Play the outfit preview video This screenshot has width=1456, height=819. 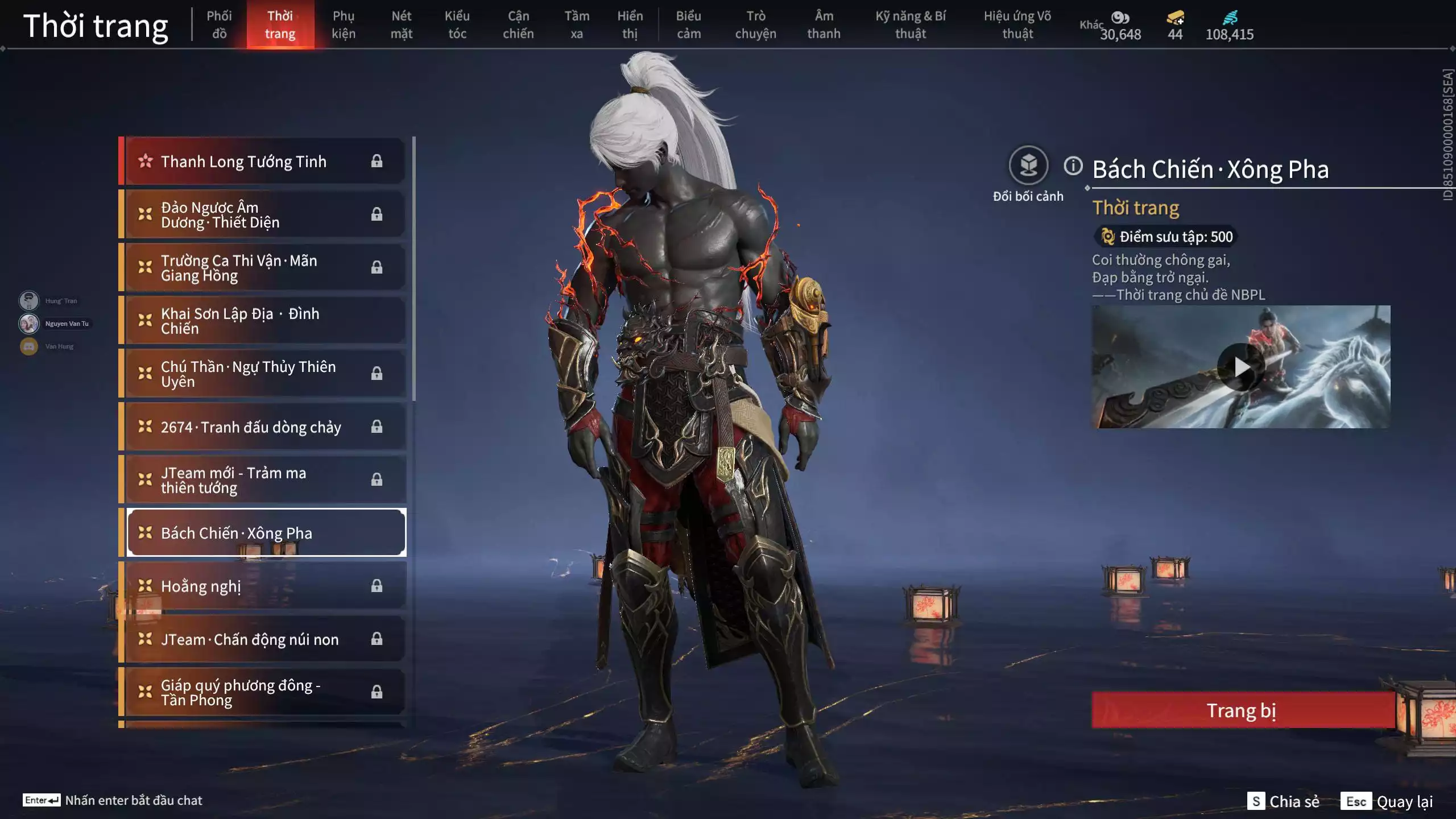click(x=1241, y=367)
